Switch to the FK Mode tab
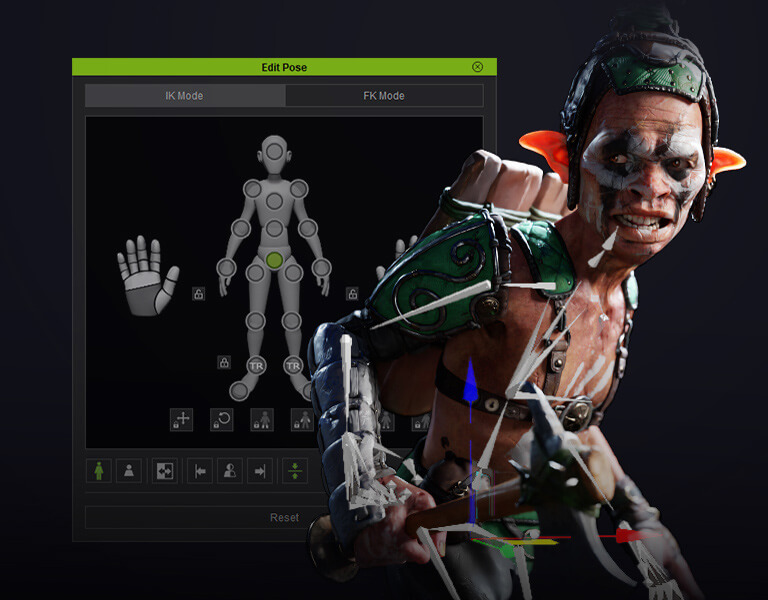Screen dimensions: 768x600 tap(383, 96)
